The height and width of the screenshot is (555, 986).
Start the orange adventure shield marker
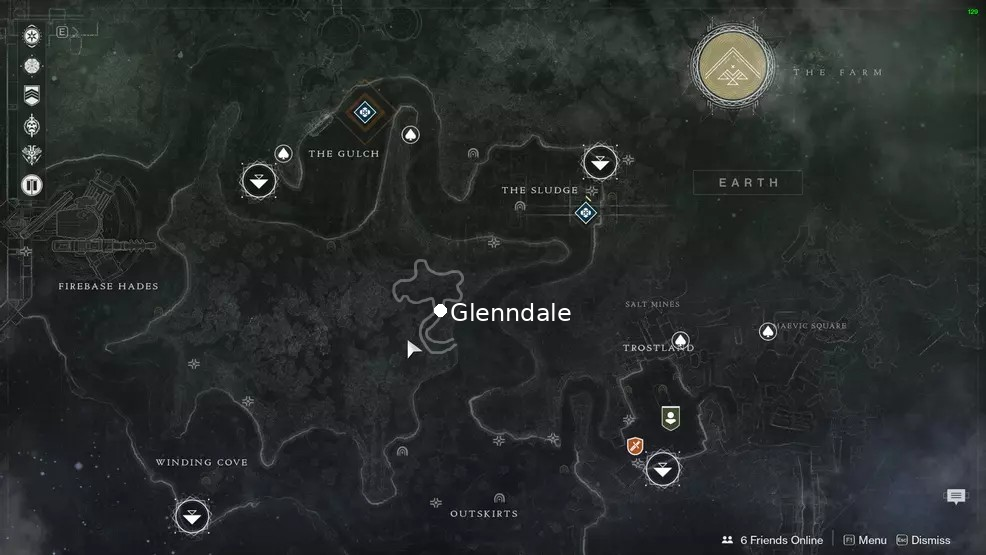pos(635,446)
